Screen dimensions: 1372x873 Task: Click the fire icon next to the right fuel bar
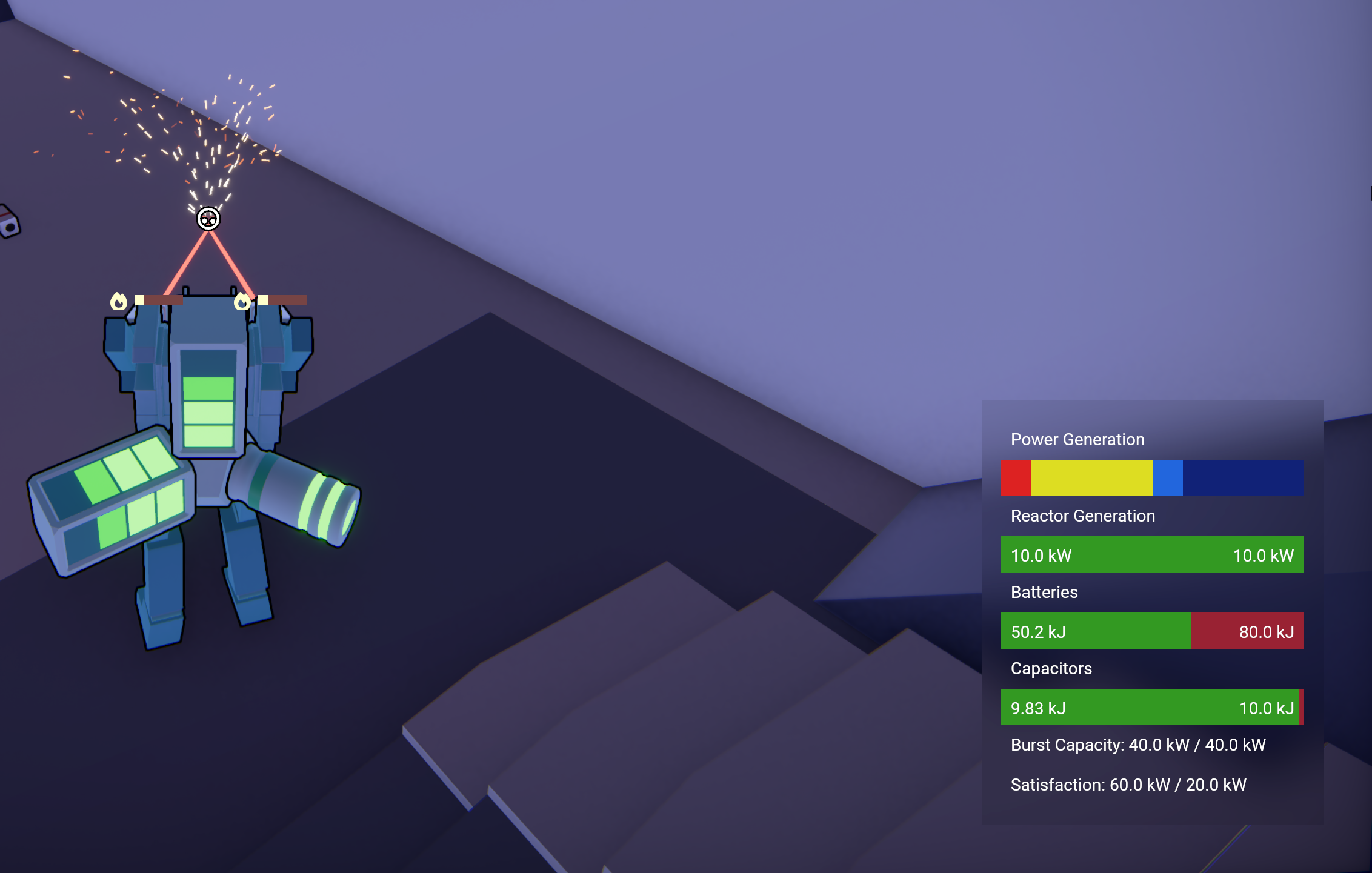(244, 301)
